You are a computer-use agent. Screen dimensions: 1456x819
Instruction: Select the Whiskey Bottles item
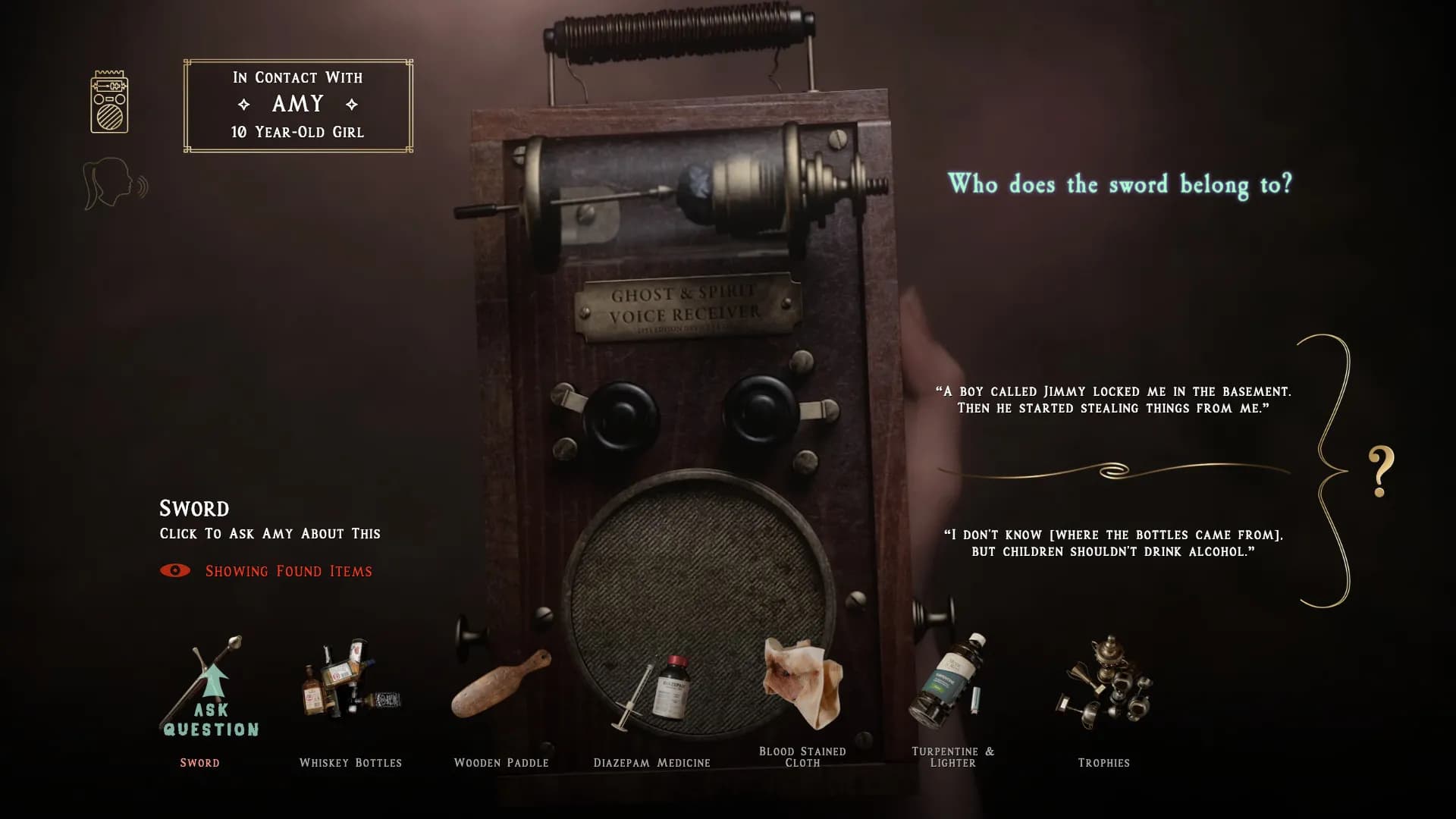(x=350, y=681)
